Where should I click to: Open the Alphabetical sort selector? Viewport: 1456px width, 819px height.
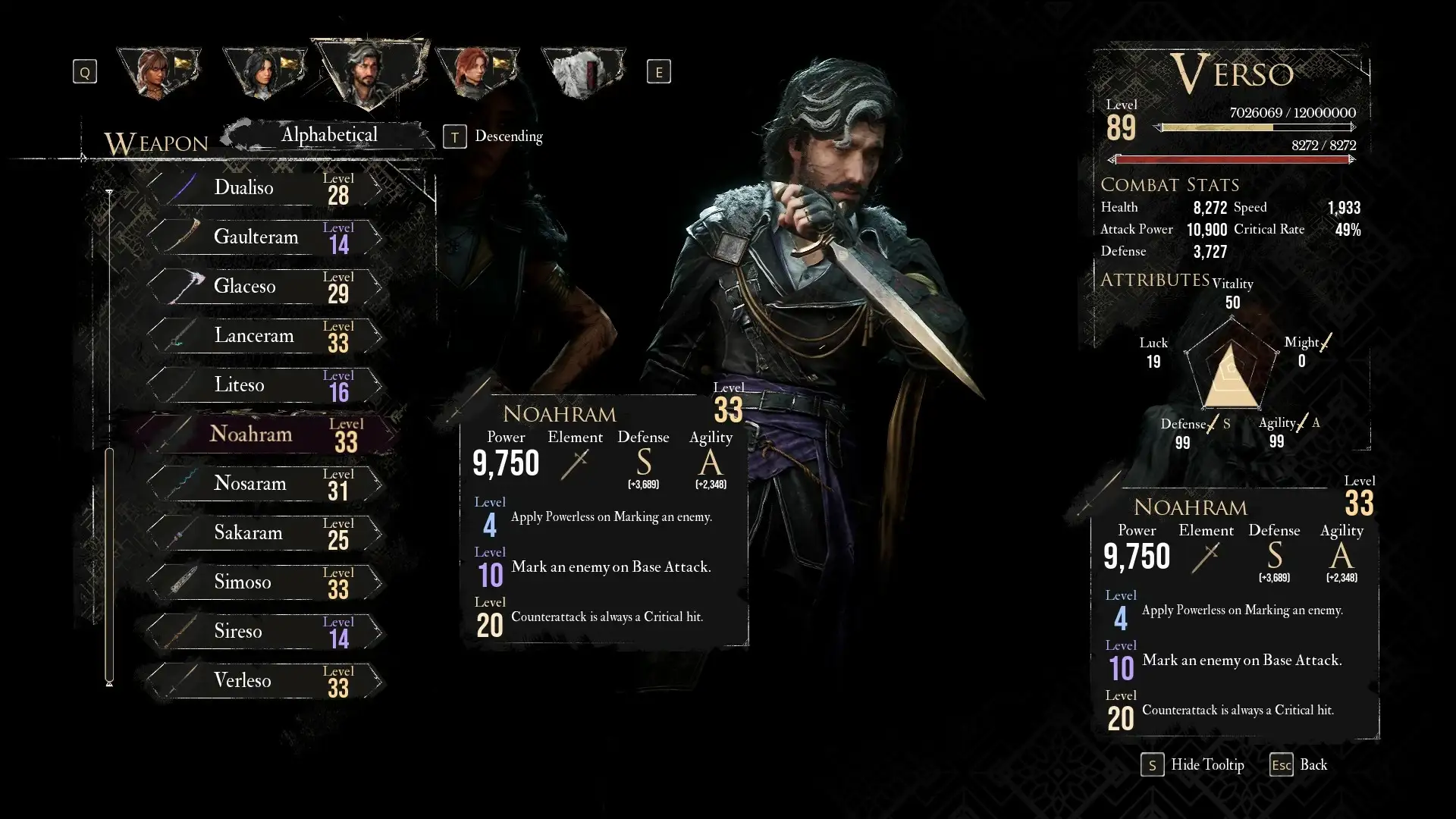pyautogui.click(x=329, y=136)
